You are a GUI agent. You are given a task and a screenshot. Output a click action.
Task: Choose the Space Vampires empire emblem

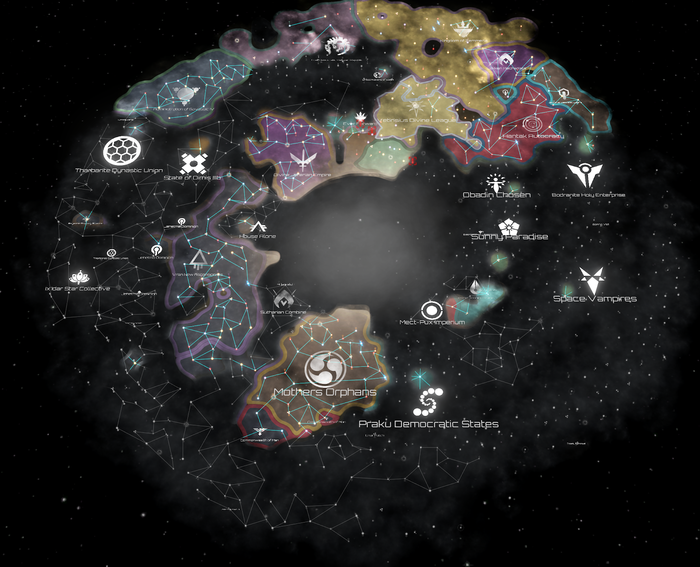tap(594, 280)
